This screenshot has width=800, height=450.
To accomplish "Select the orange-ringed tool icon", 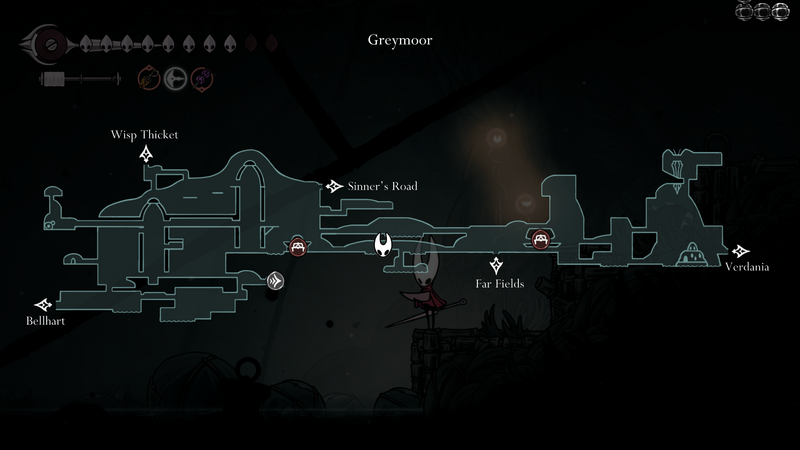I will (148, 77).
